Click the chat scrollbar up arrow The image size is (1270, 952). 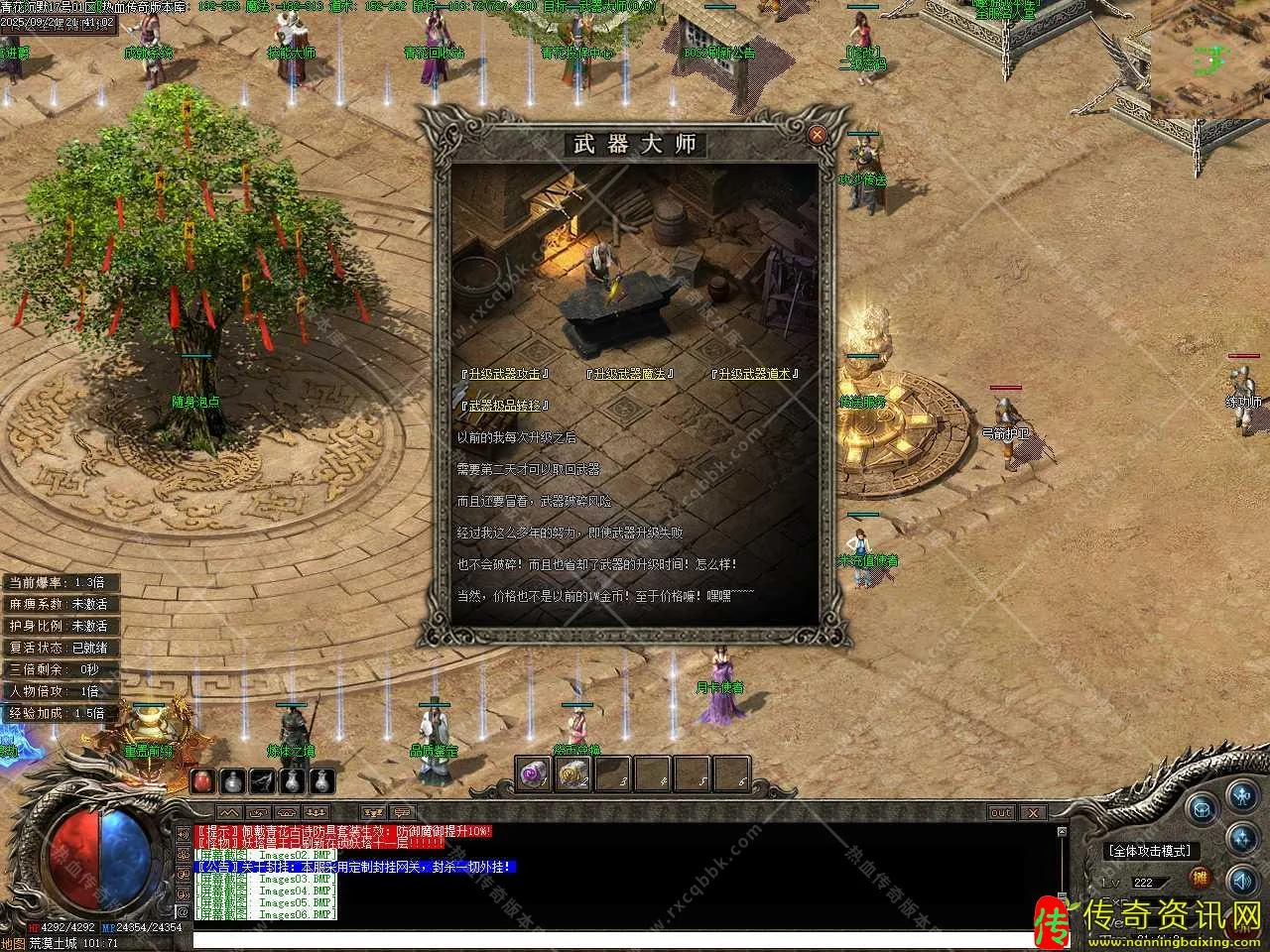coord(1063,832)
